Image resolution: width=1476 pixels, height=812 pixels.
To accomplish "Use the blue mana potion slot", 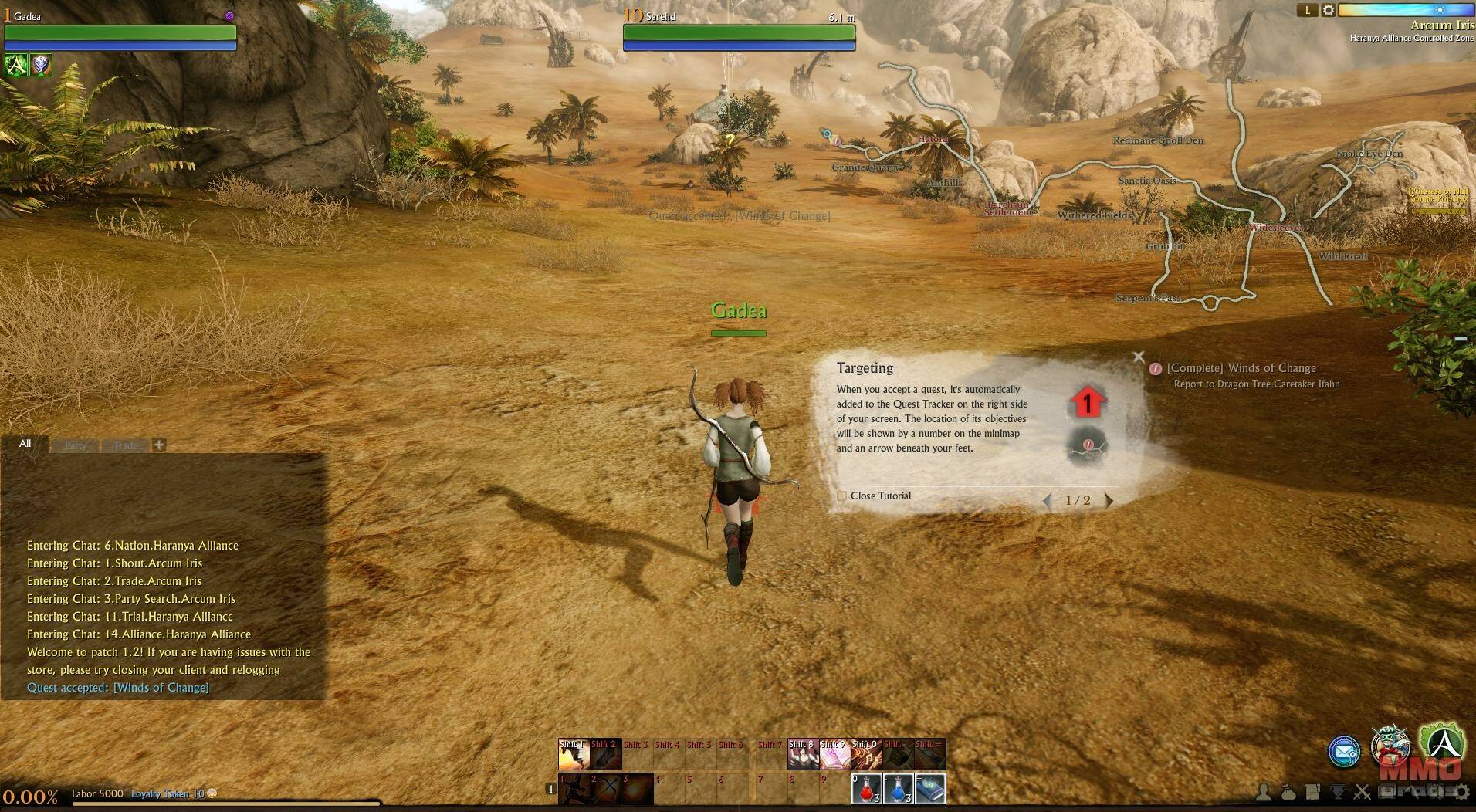I will [x=898, y=789].
